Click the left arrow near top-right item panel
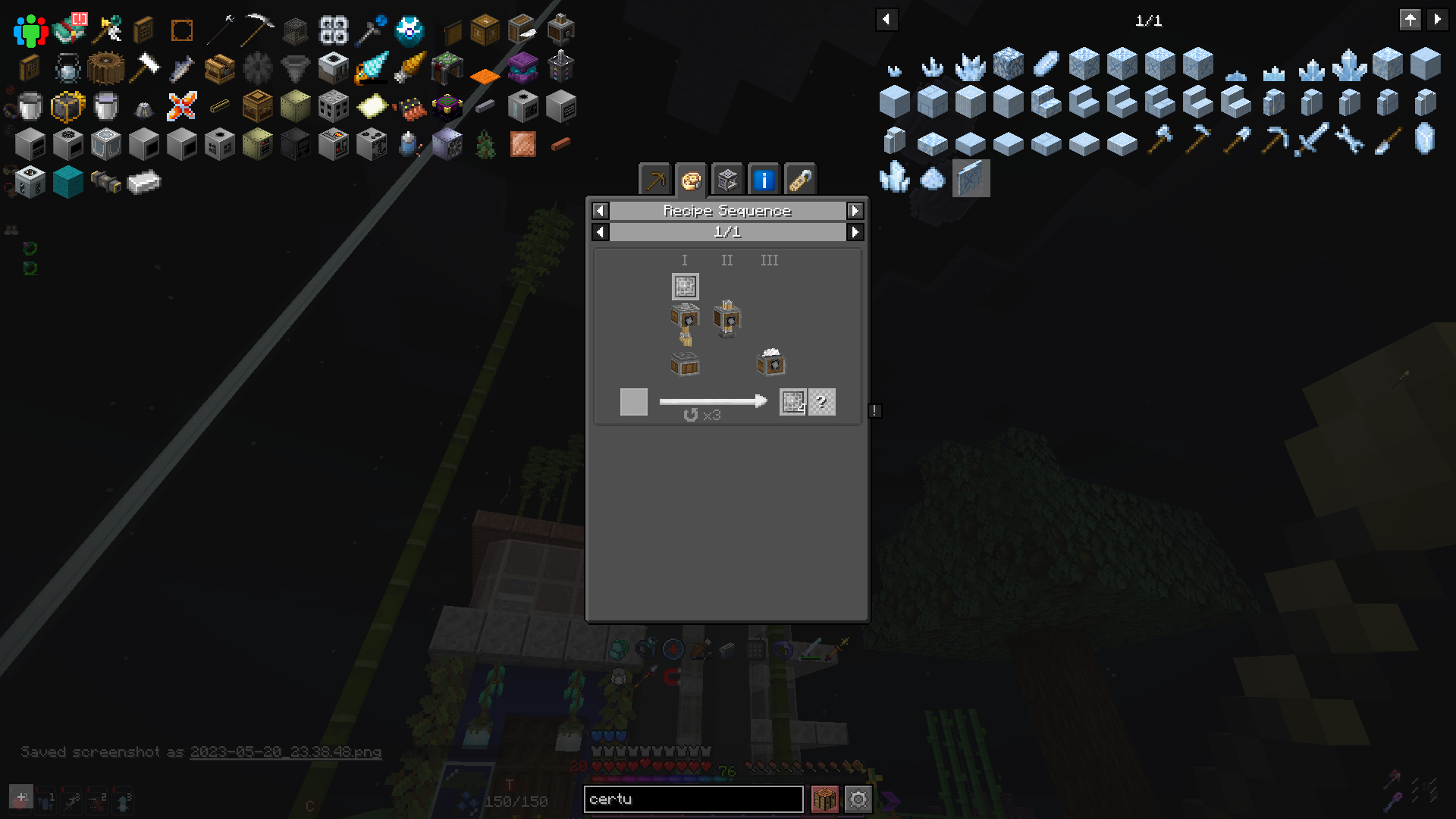This screenshot has width=1456, height=819. [886, 19]
